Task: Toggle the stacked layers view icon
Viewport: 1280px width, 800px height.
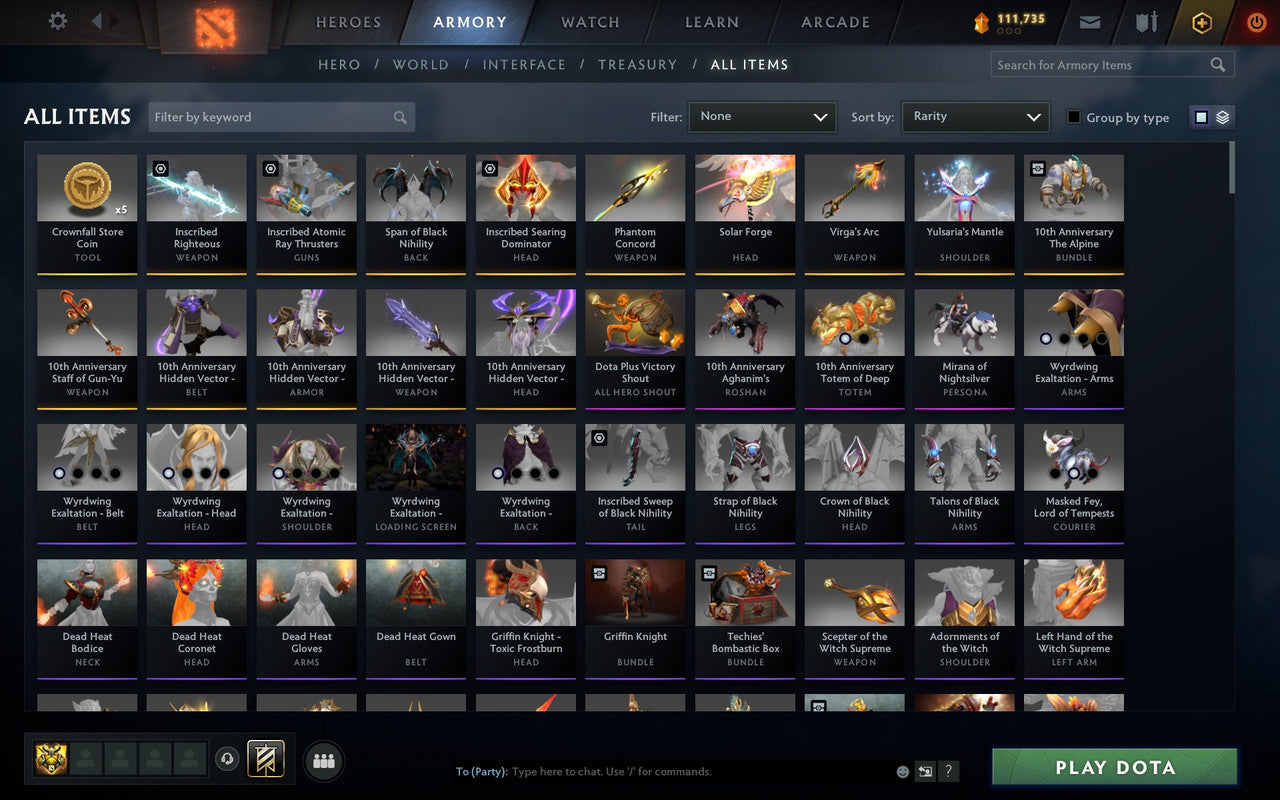Action: (x=1222, y=117)
